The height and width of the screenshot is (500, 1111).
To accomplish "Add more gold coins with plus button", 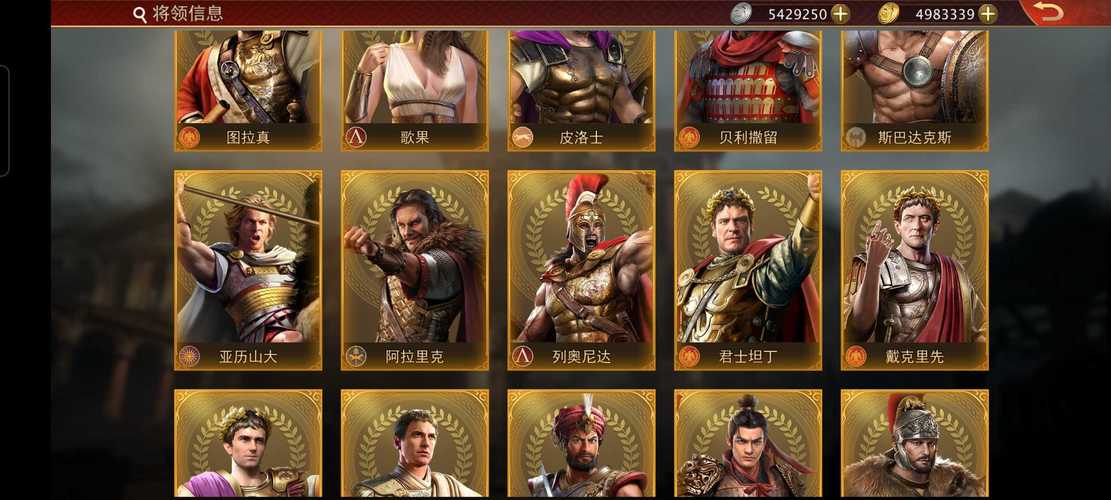I will (x=987, y=14).
